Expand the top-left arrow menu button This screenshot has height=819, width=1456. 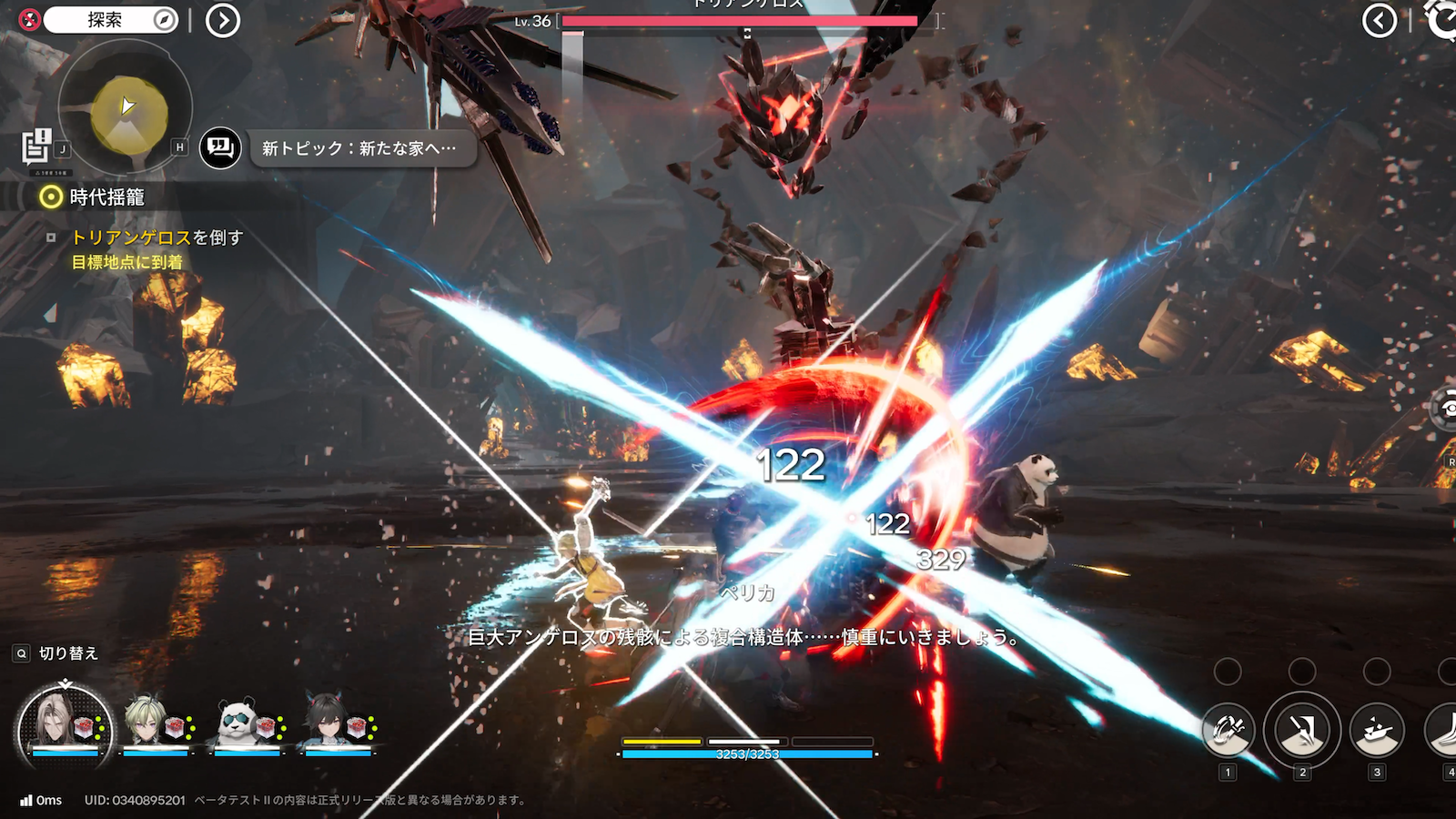click(223, 20)
